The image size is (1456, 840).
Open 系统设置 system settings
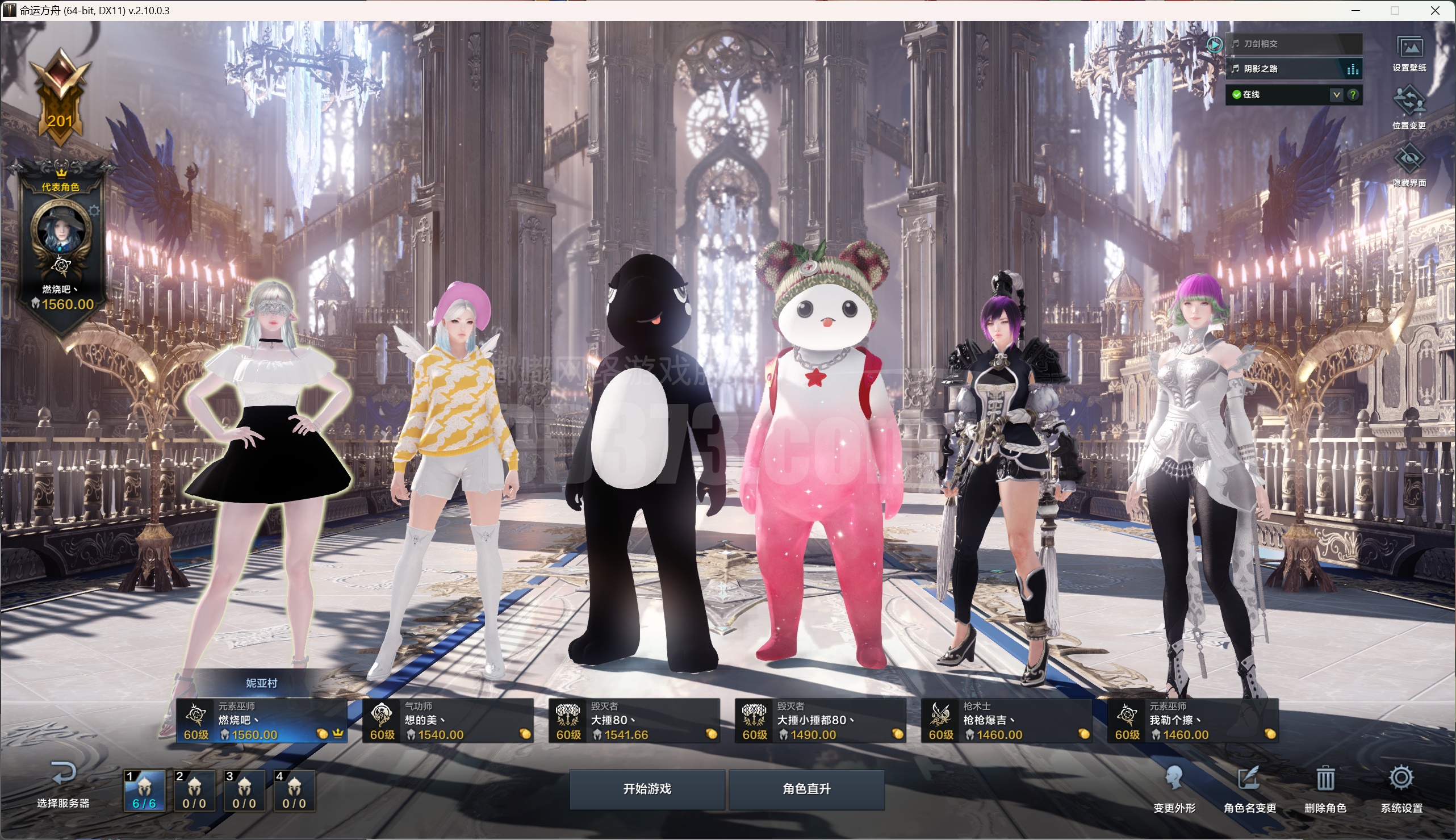1401,788
